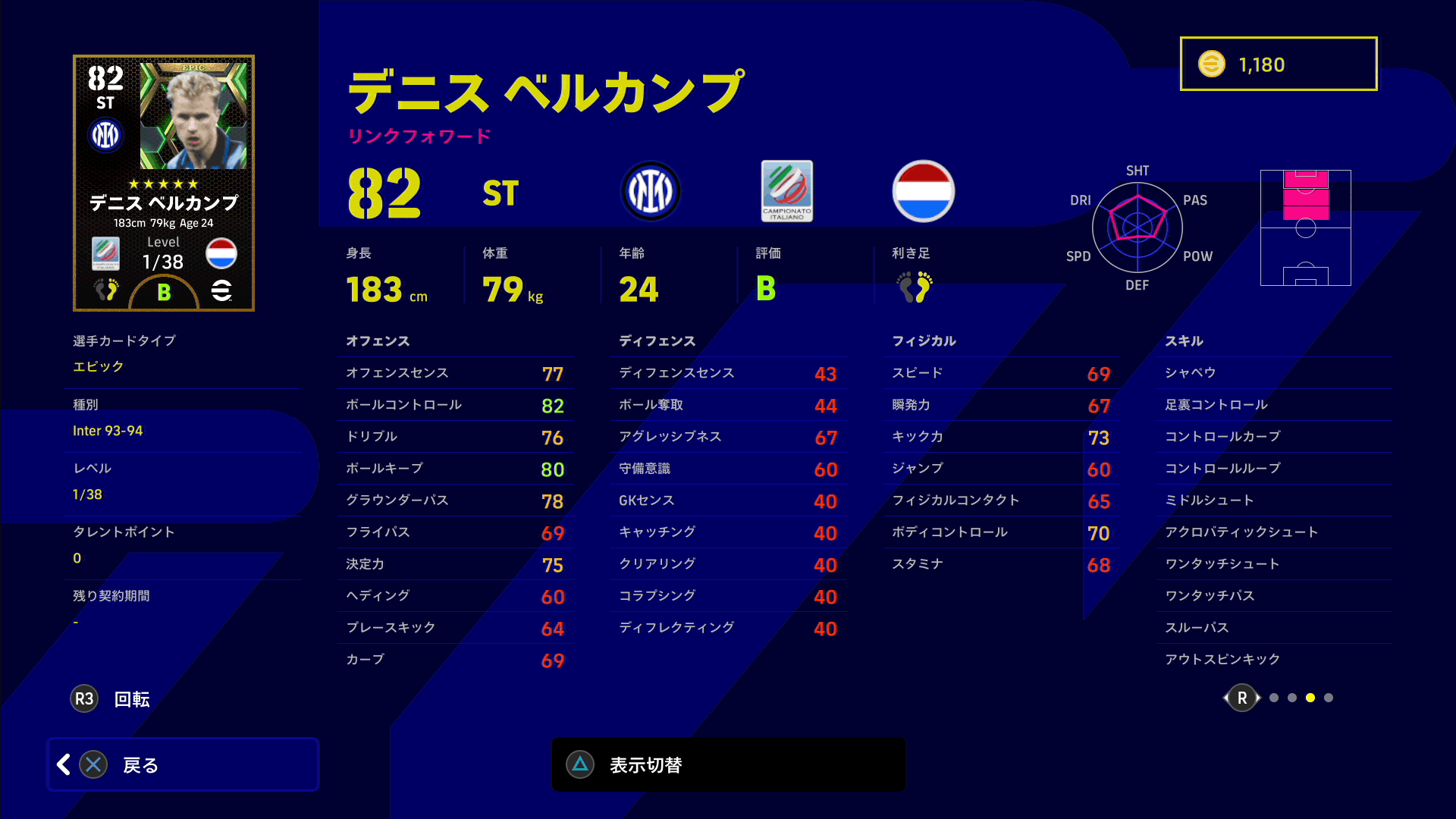Select the デニス ベルカンプ player card

(164, 183)
